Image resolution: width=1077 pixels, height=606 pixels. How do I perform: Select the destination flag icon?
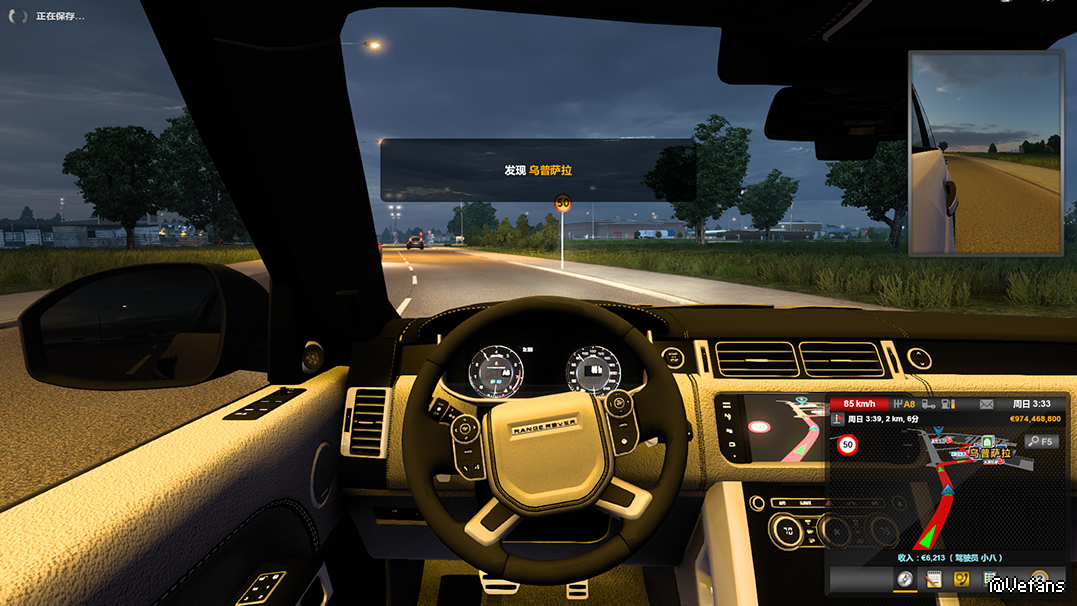click(x=837, y=419)
